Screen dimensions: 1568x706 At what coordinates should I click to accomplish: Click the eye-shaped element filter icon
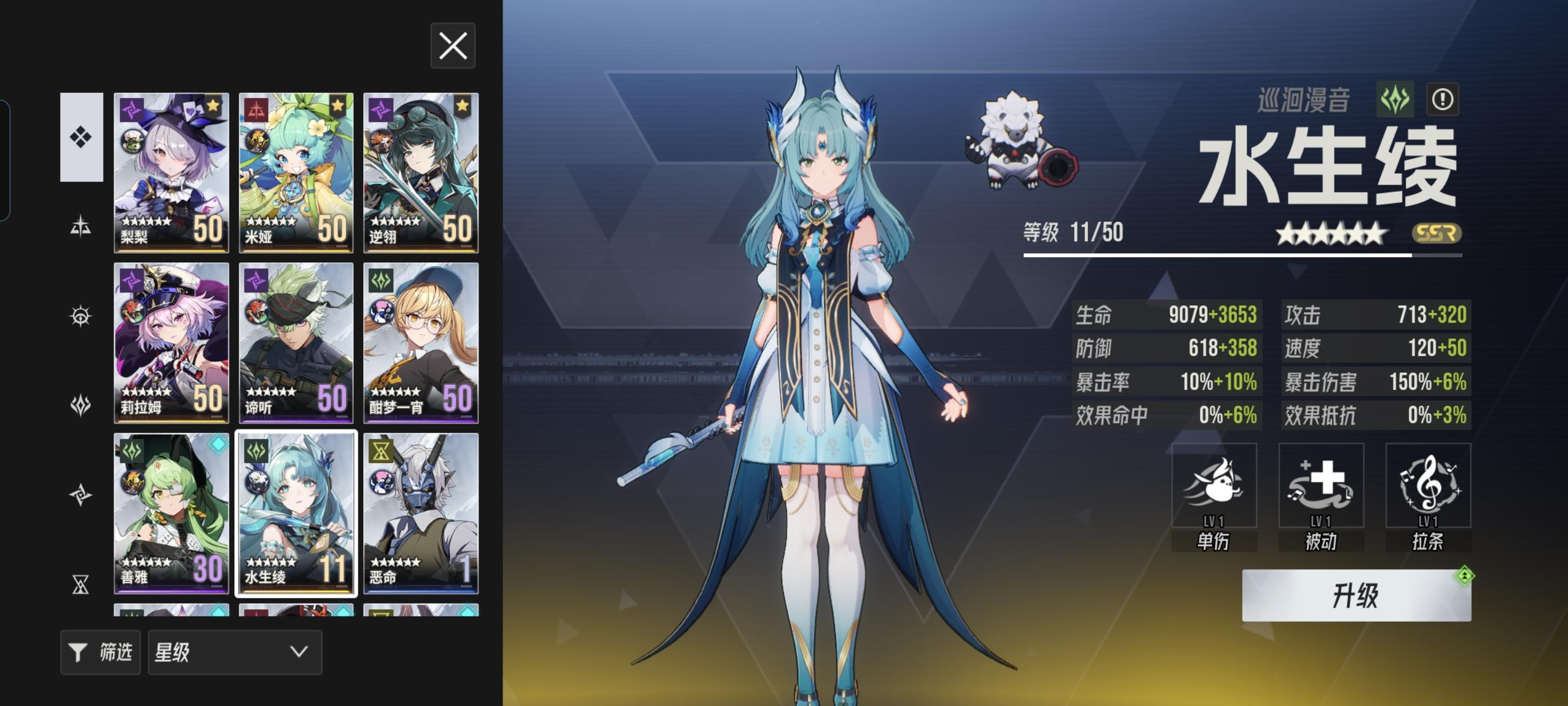point(81,317)
